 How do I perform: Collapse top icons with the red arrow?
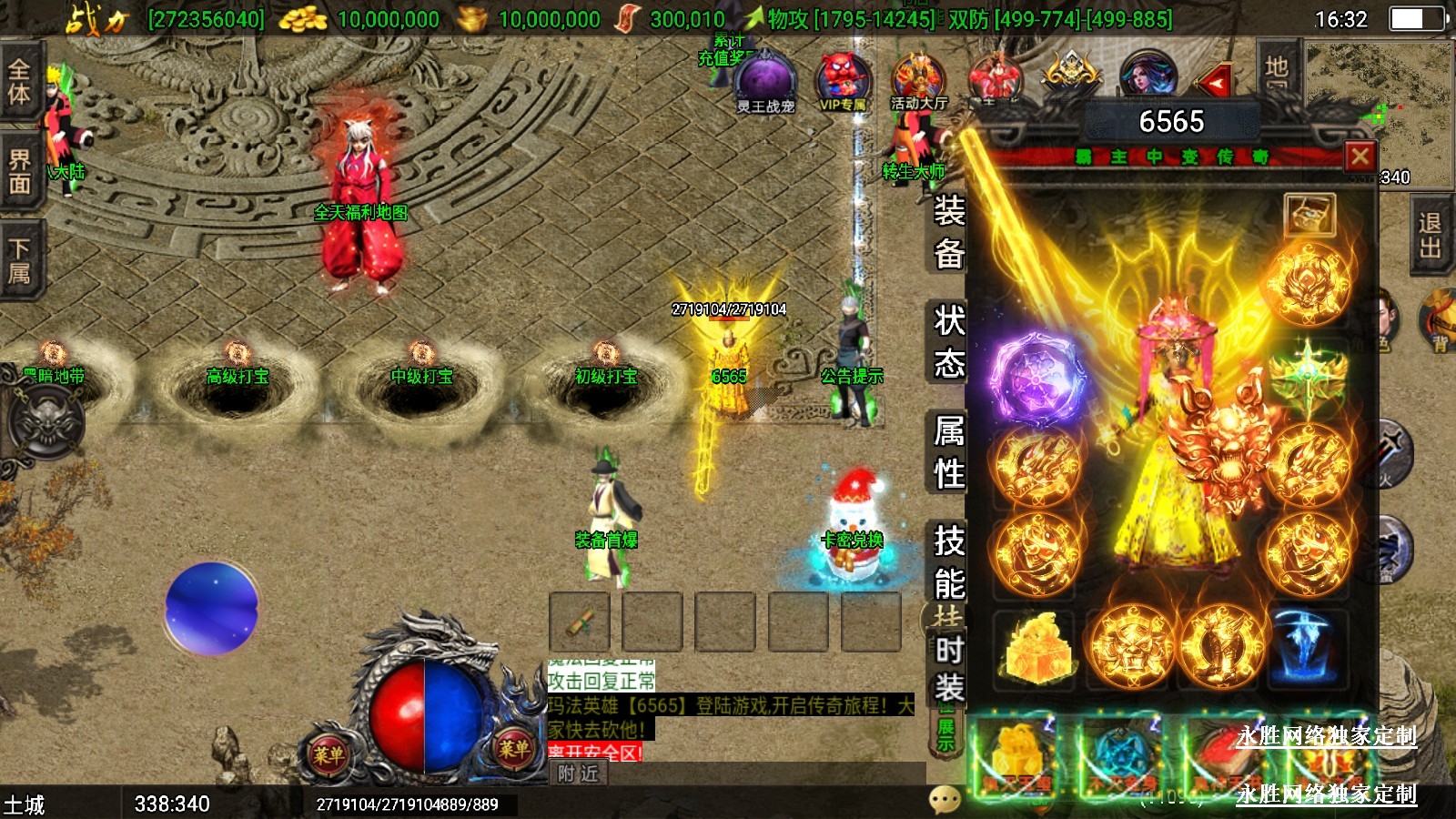(1214, 84)
